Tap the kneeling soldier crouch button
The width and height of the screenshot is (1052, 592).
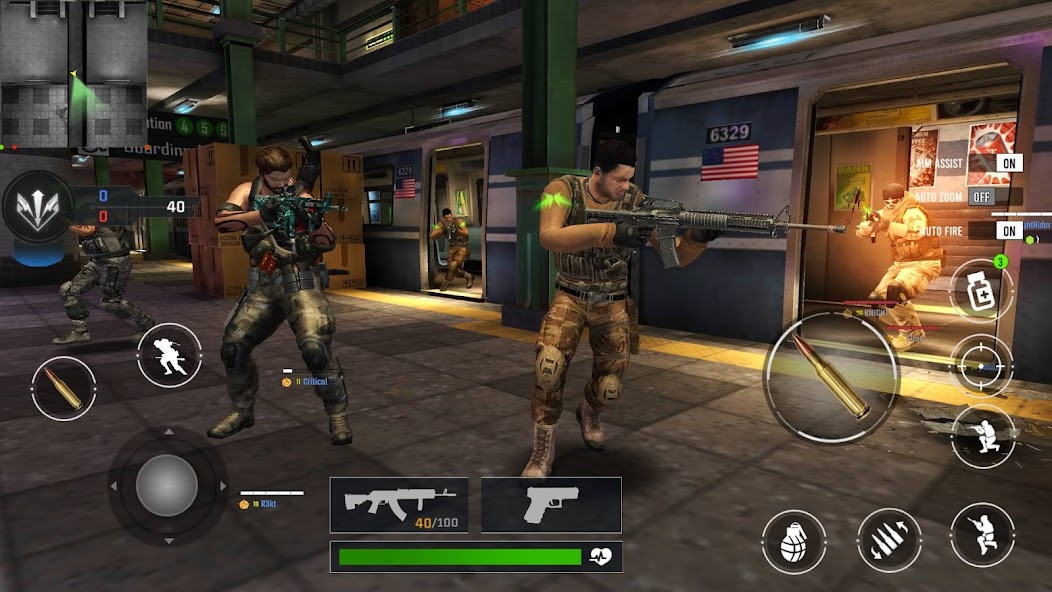pos(982,436)
